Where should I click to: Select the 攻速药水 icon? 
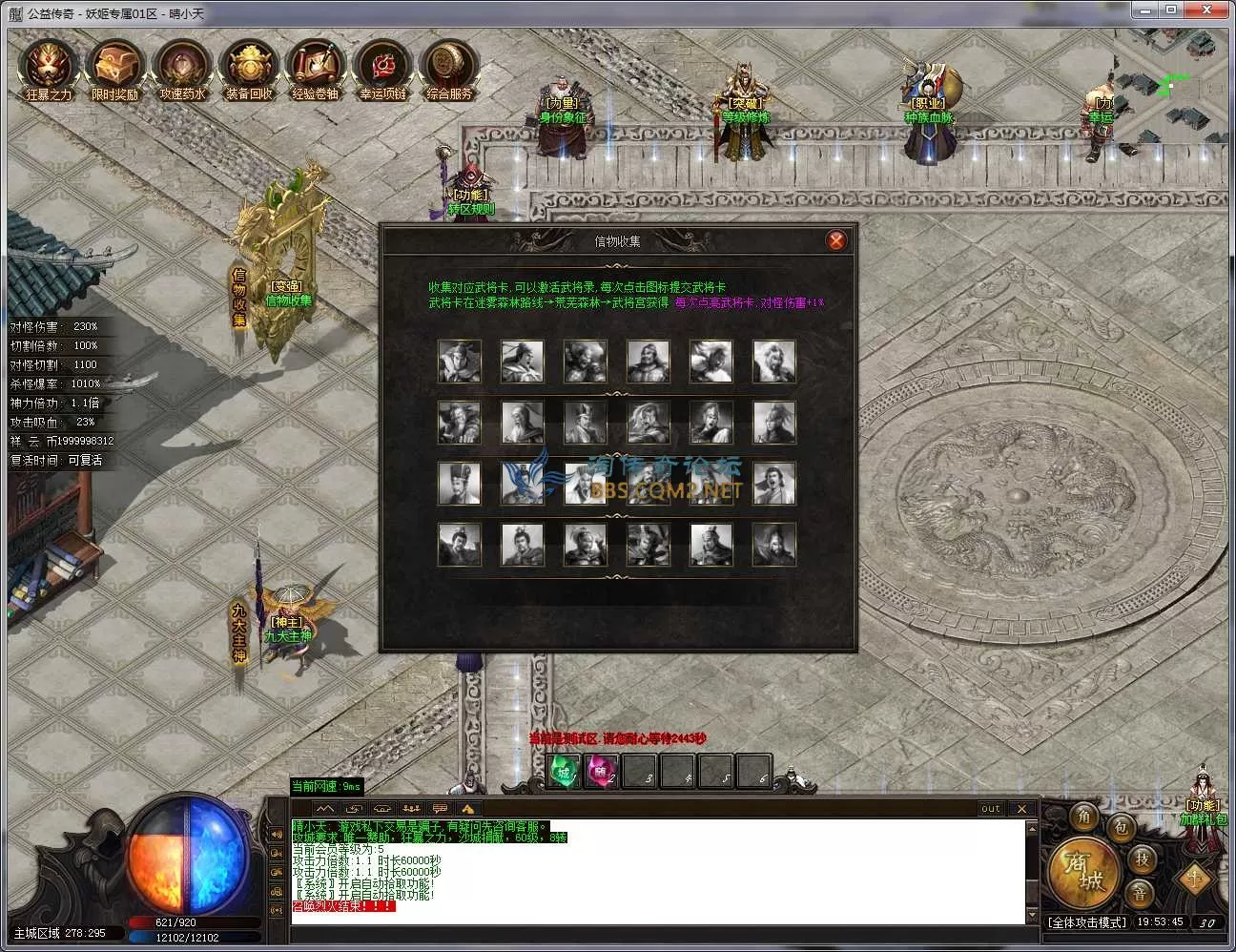[x=181, y=69]
